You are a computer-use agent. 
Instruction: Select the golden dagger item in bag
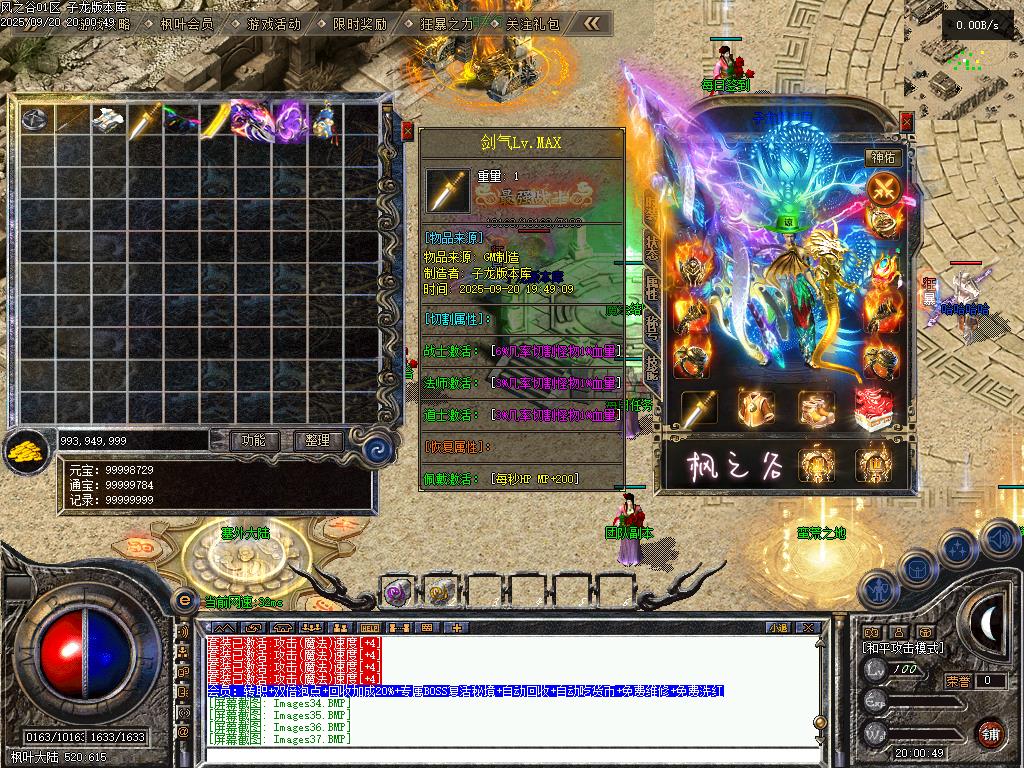point(143,120)
